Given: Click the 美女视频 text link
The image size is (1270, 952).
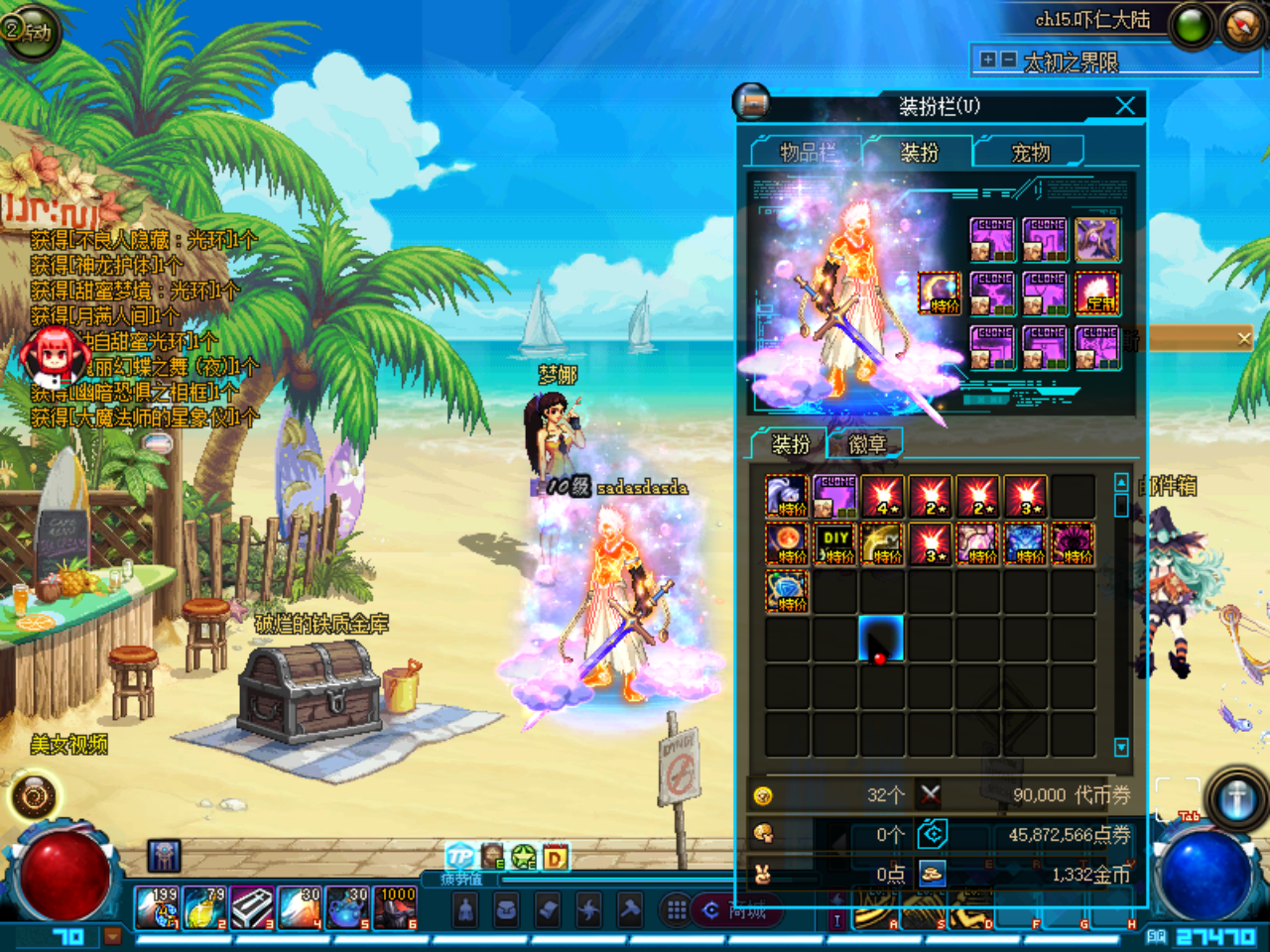Looking at the screenshot, I should (x=69, y=744).
